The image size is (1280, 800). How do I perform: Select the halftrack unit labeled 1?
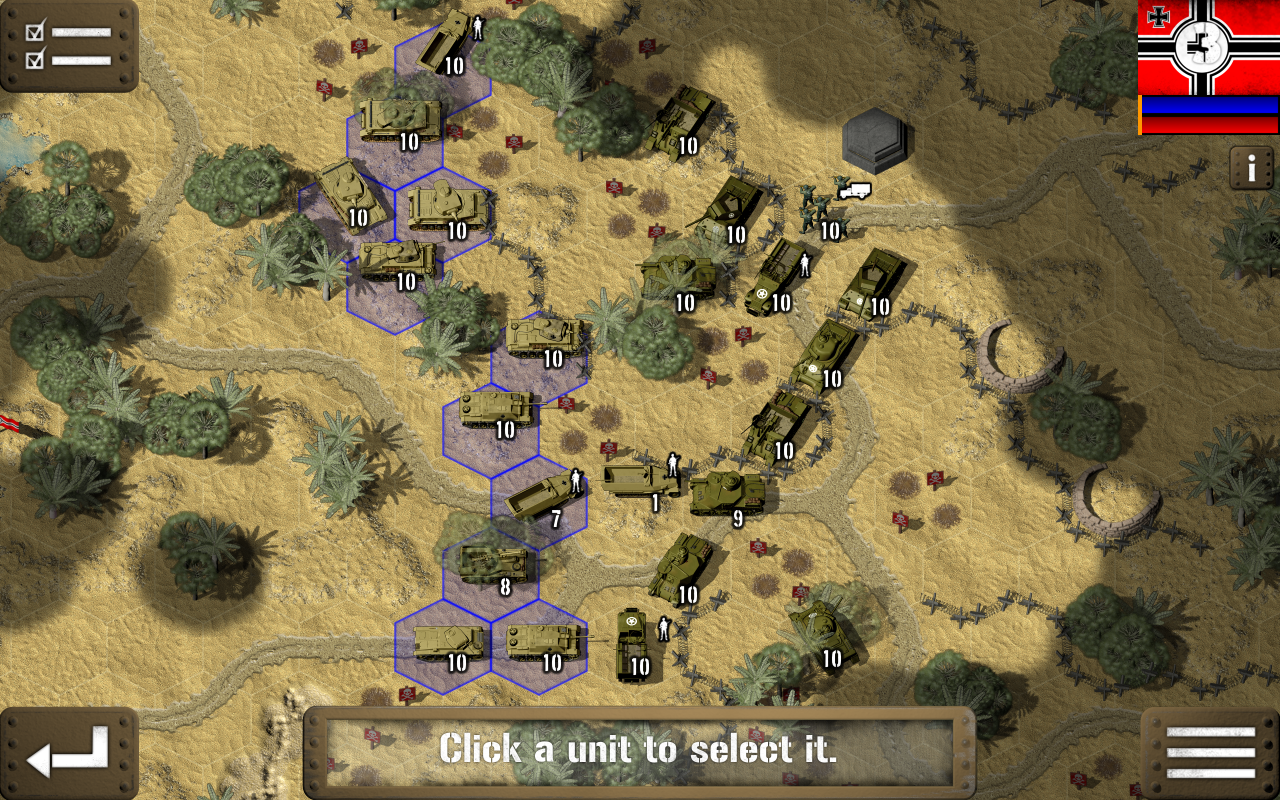coord(640,475)
